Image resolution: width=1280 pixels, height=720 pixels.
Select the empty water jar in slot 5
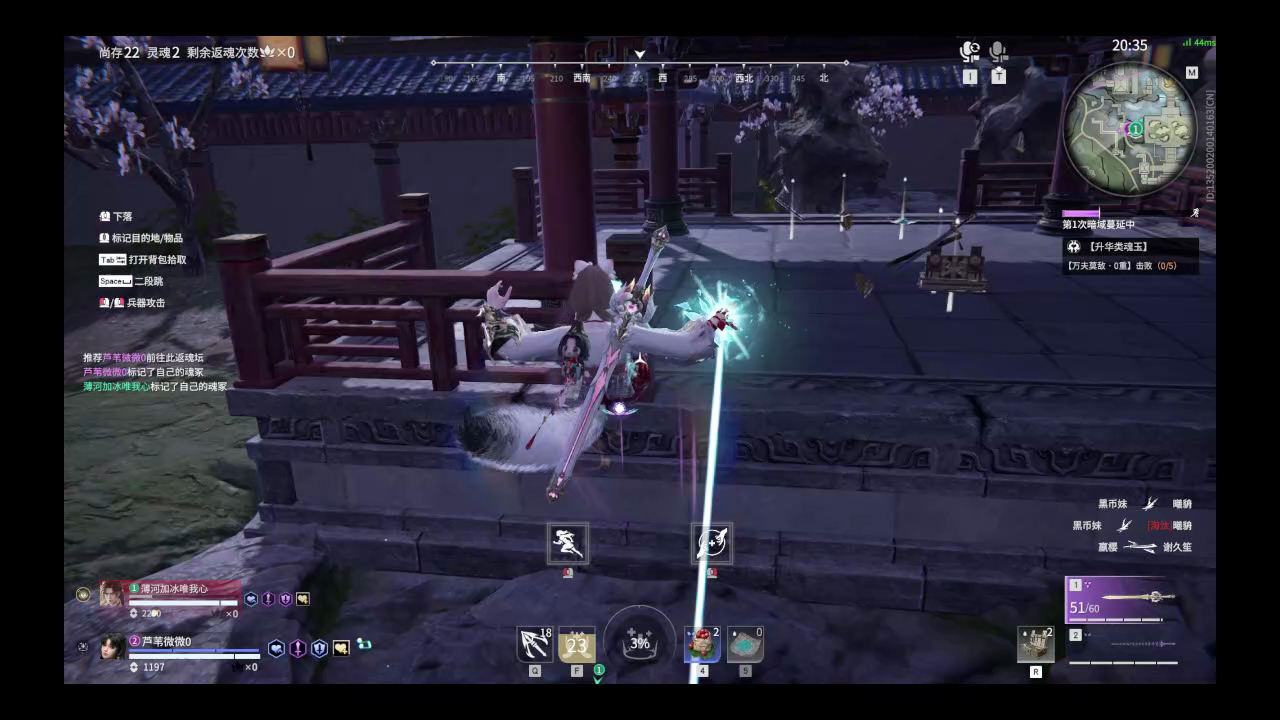pyautogui.click(x=745, y=643)
